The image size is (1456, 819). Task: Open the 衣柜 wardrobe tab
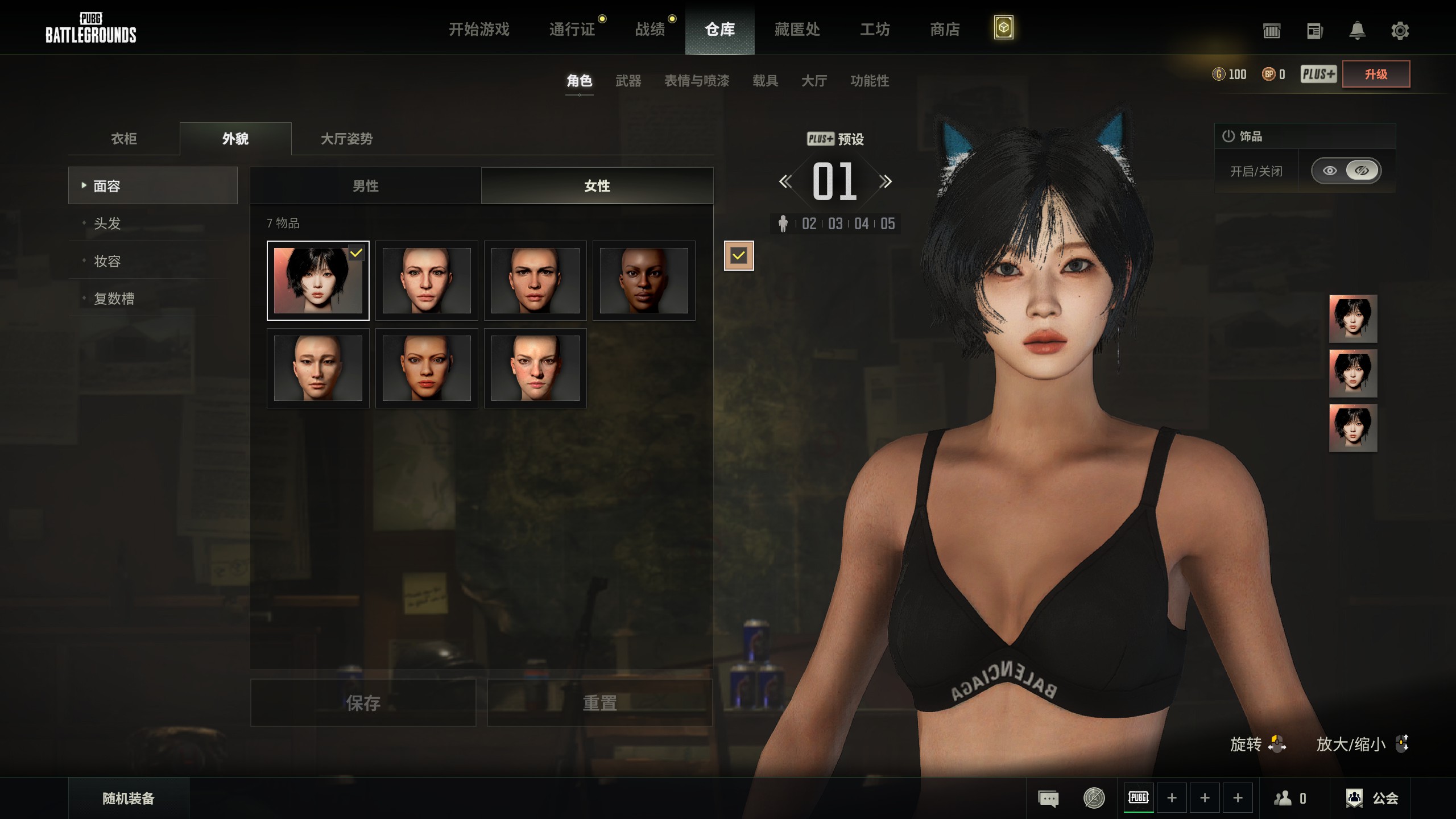coord(124,139)
